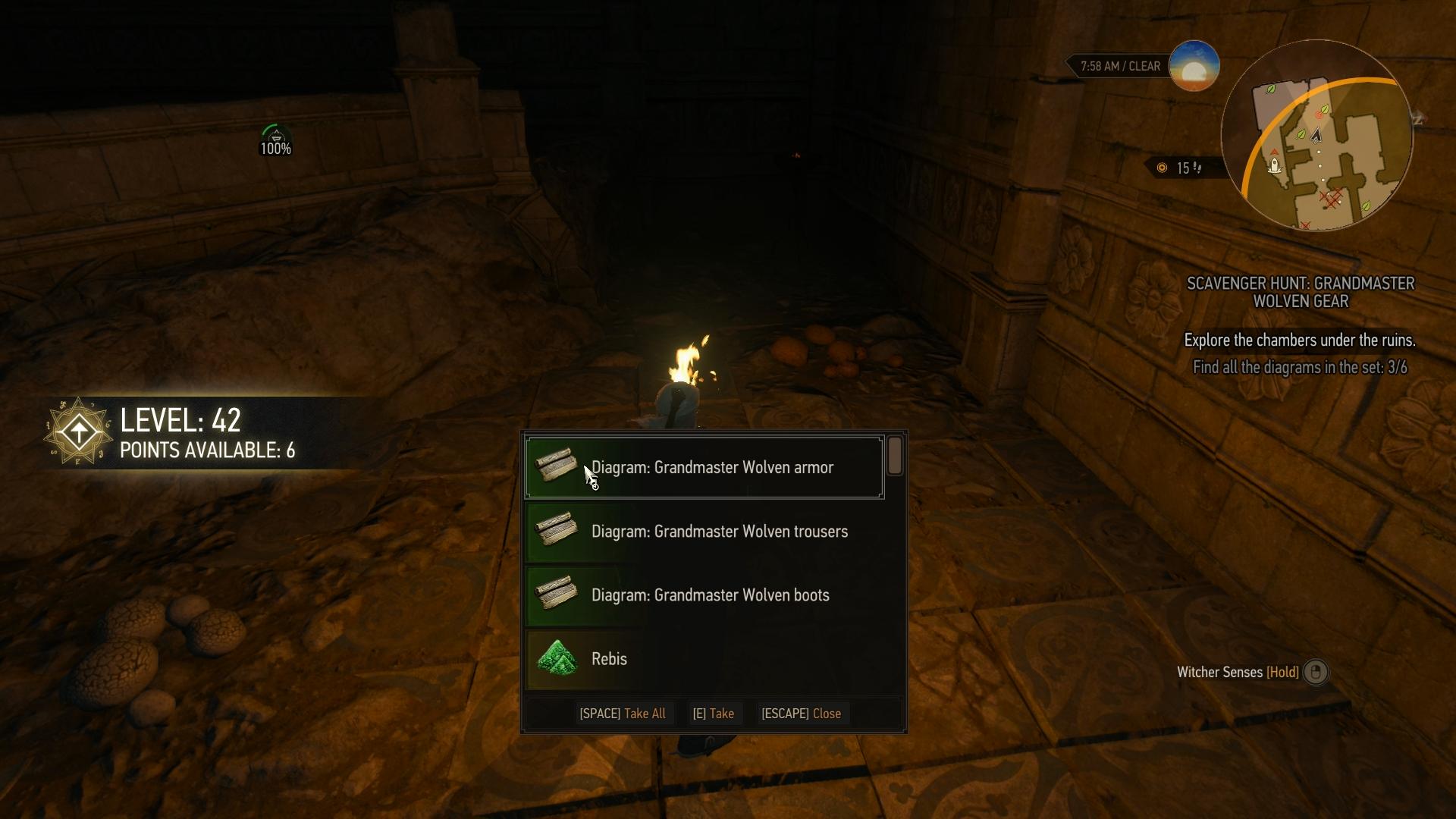This screenshot has width=1456, height=819.
Task: Choose Diagram: Grandmaster Wolven boots
Action: [704, 595]
